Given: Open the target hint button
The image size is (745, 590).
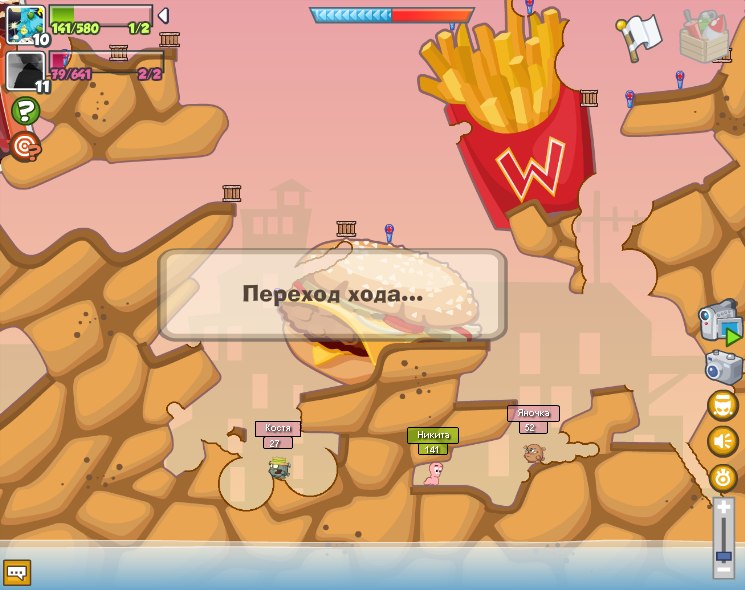Looking at the screenshot, I should (25, 147).
